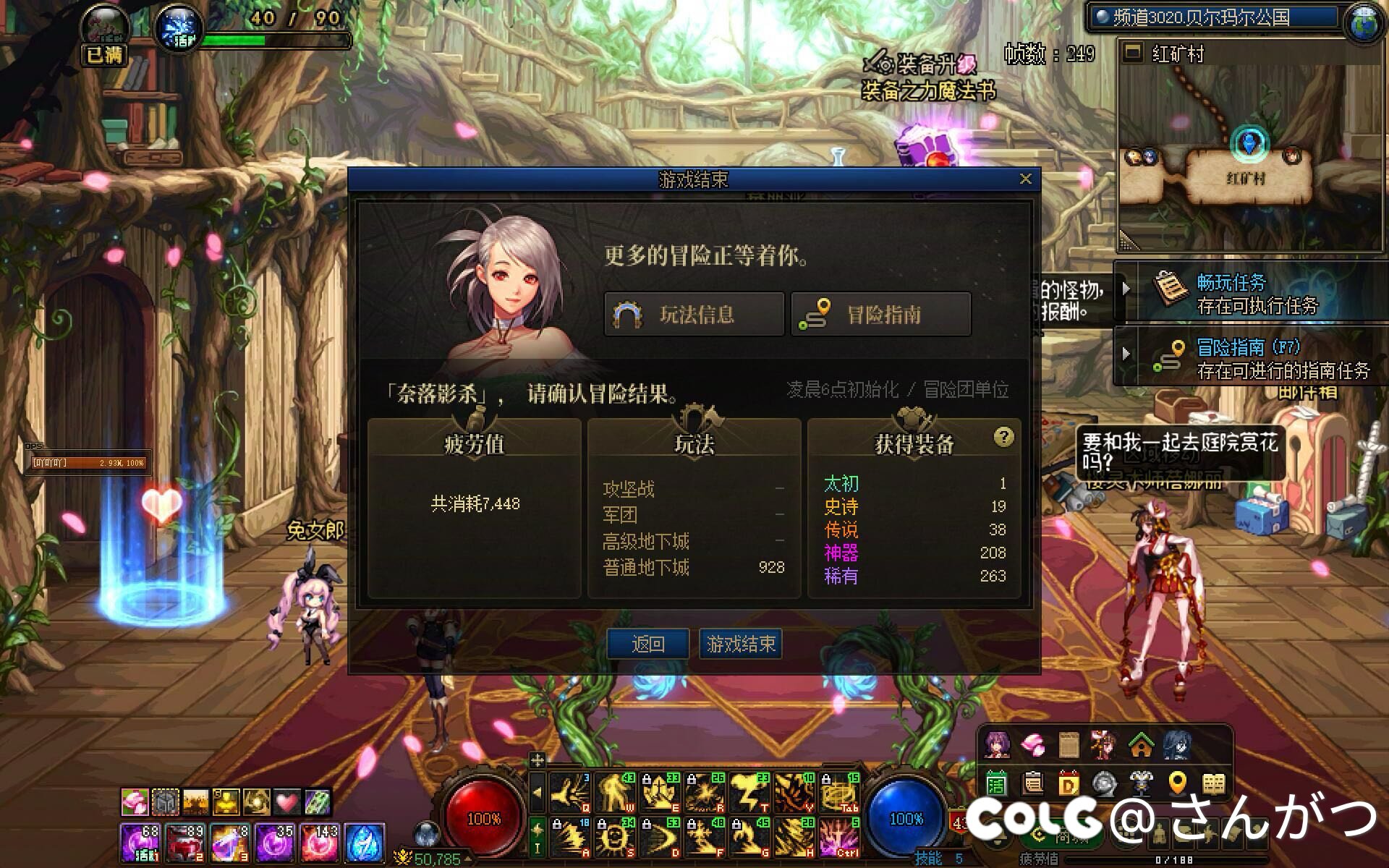Screen dimensions: 1389x868
Task: Use the potion in quick slot 3
Action: (x=230, y=843)
